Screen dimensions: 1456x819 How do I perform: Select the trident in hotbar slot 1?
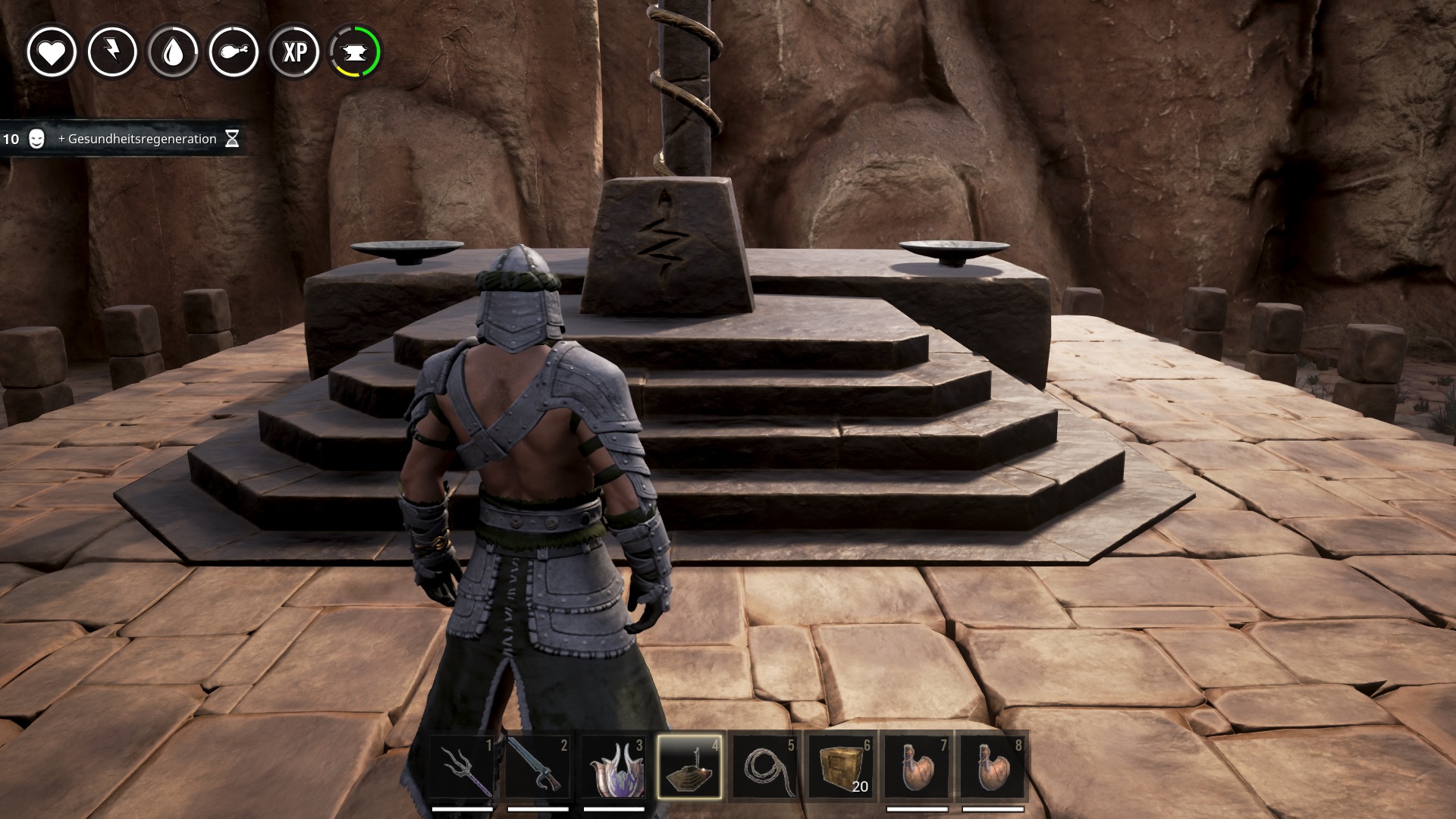click(462, 766)
